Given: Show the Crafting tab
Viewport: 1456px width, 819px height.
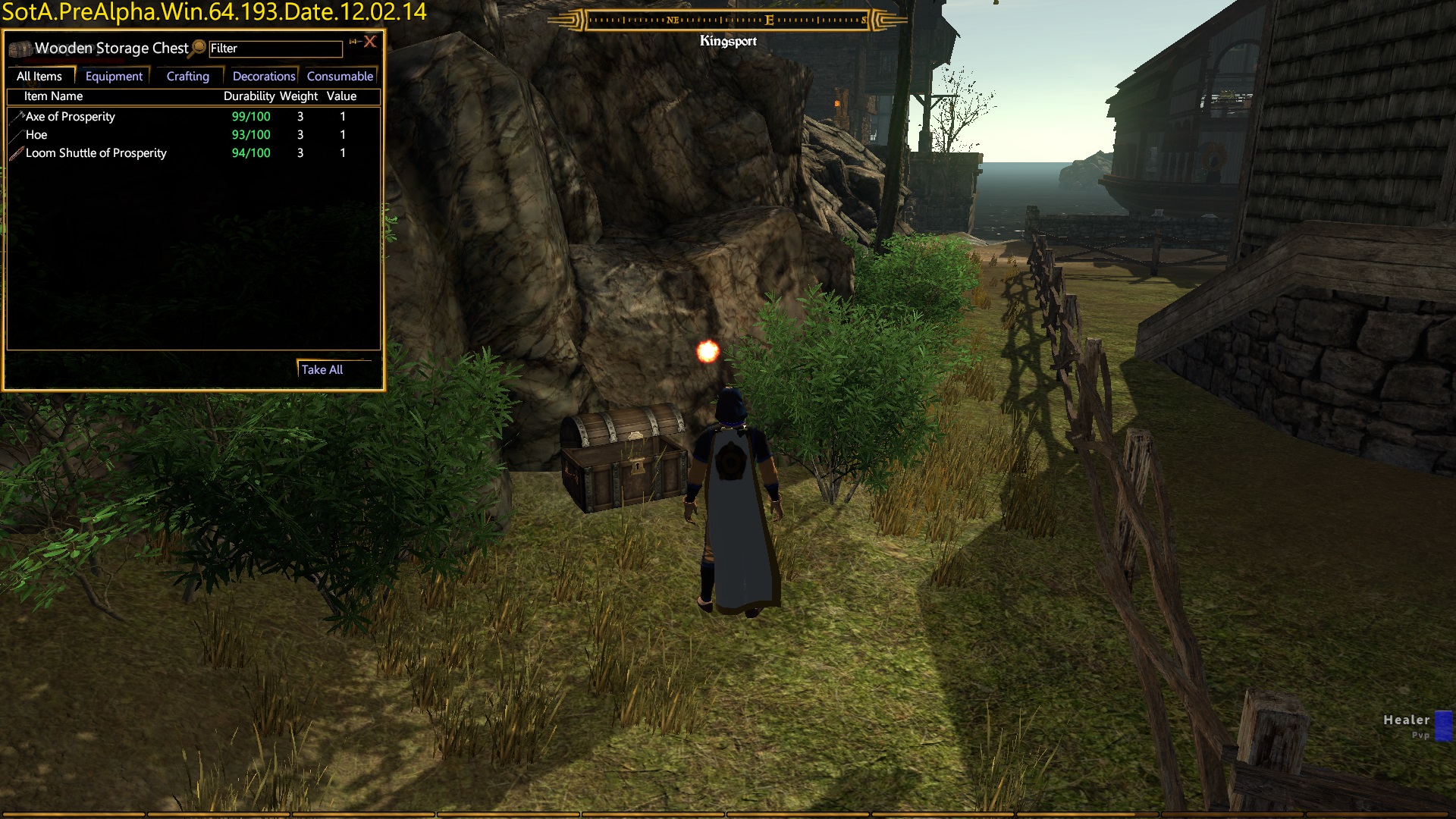Looking at the screenshot, I should 187,77.
